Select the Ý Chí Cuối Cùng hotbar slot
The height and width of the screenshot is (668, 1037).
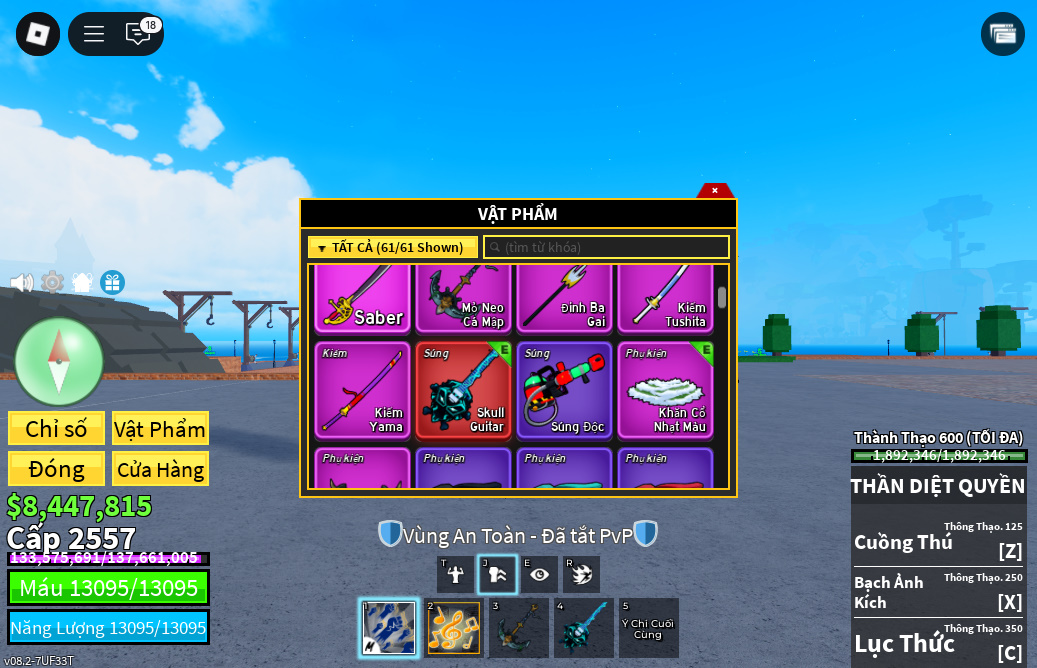(x=648, y=628)
